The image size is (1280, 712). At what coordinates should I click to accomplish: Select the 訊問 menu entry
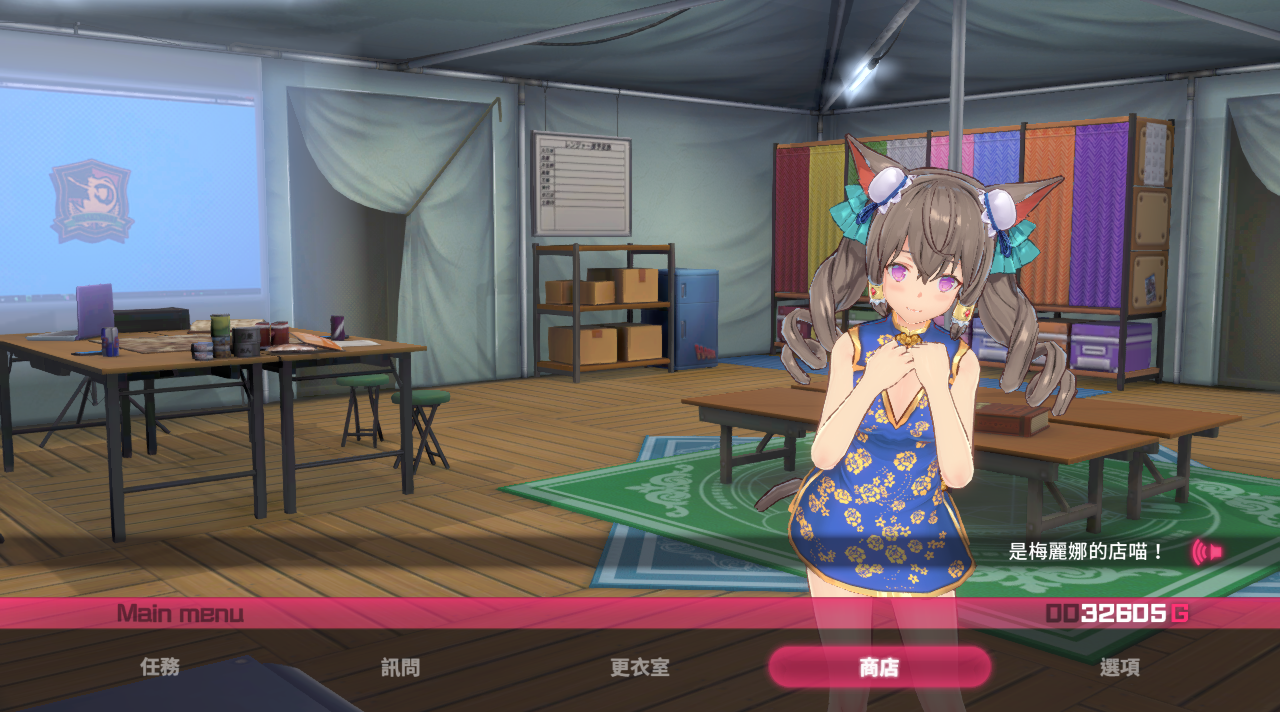(x=400, y=667)
